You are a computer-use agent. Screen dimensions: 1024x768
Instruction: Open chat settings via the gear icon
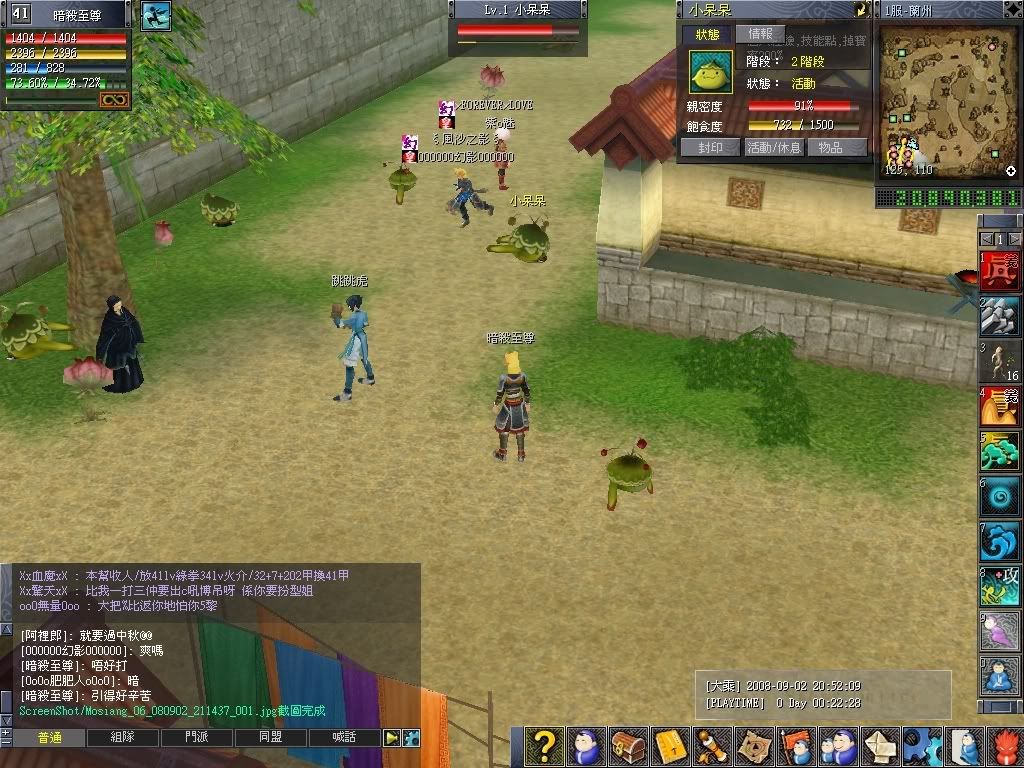(x=411, y=738)
